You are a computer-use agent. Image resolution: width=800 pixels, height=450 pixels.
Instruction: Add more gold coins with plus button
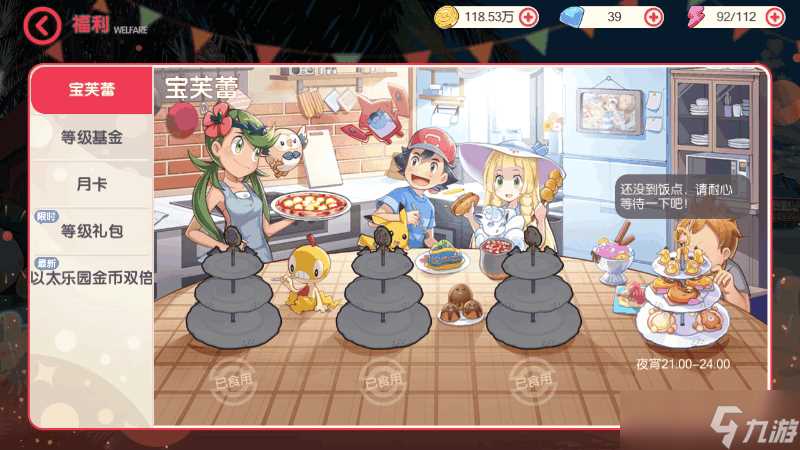[528, 17]
